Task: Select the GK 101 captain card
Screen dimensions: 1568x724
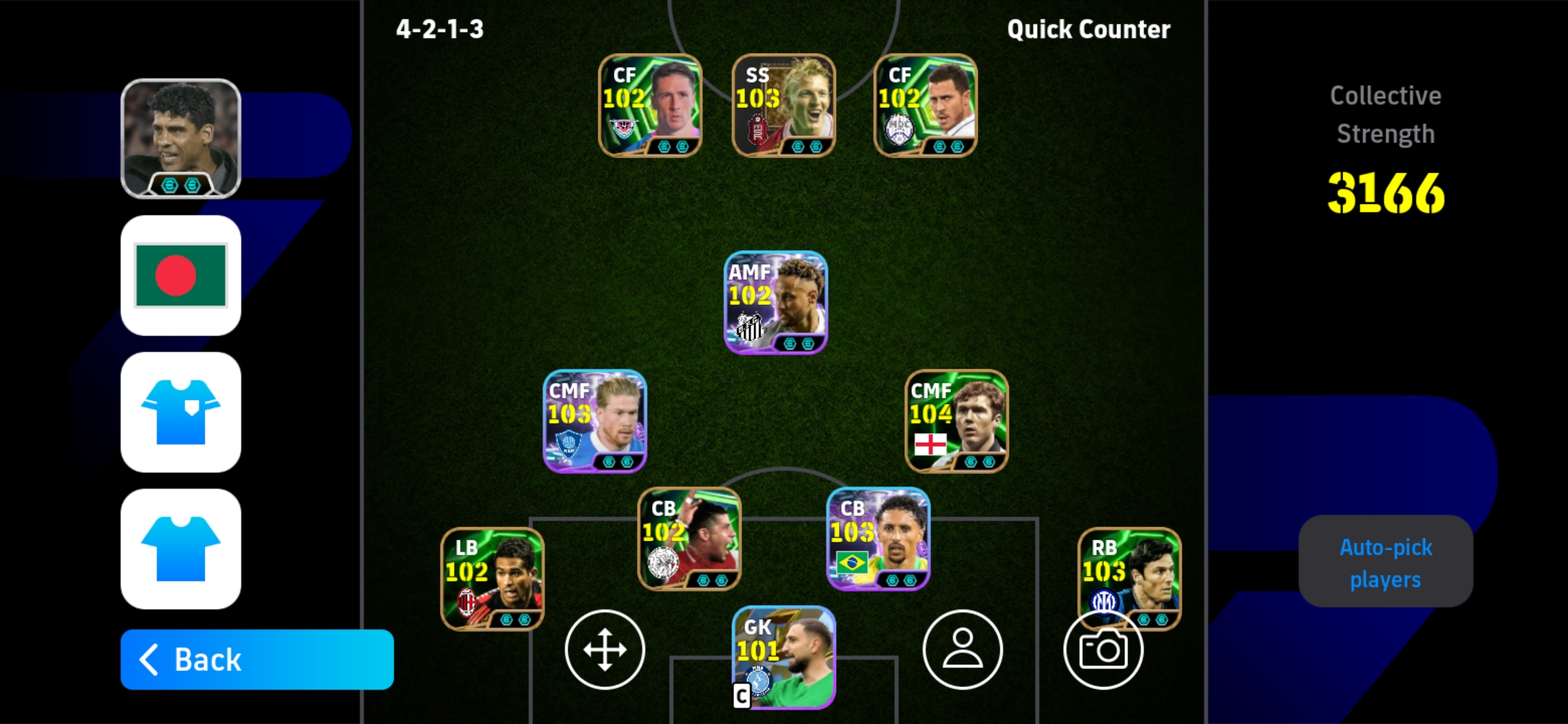Action: click(x=783, y=657)
